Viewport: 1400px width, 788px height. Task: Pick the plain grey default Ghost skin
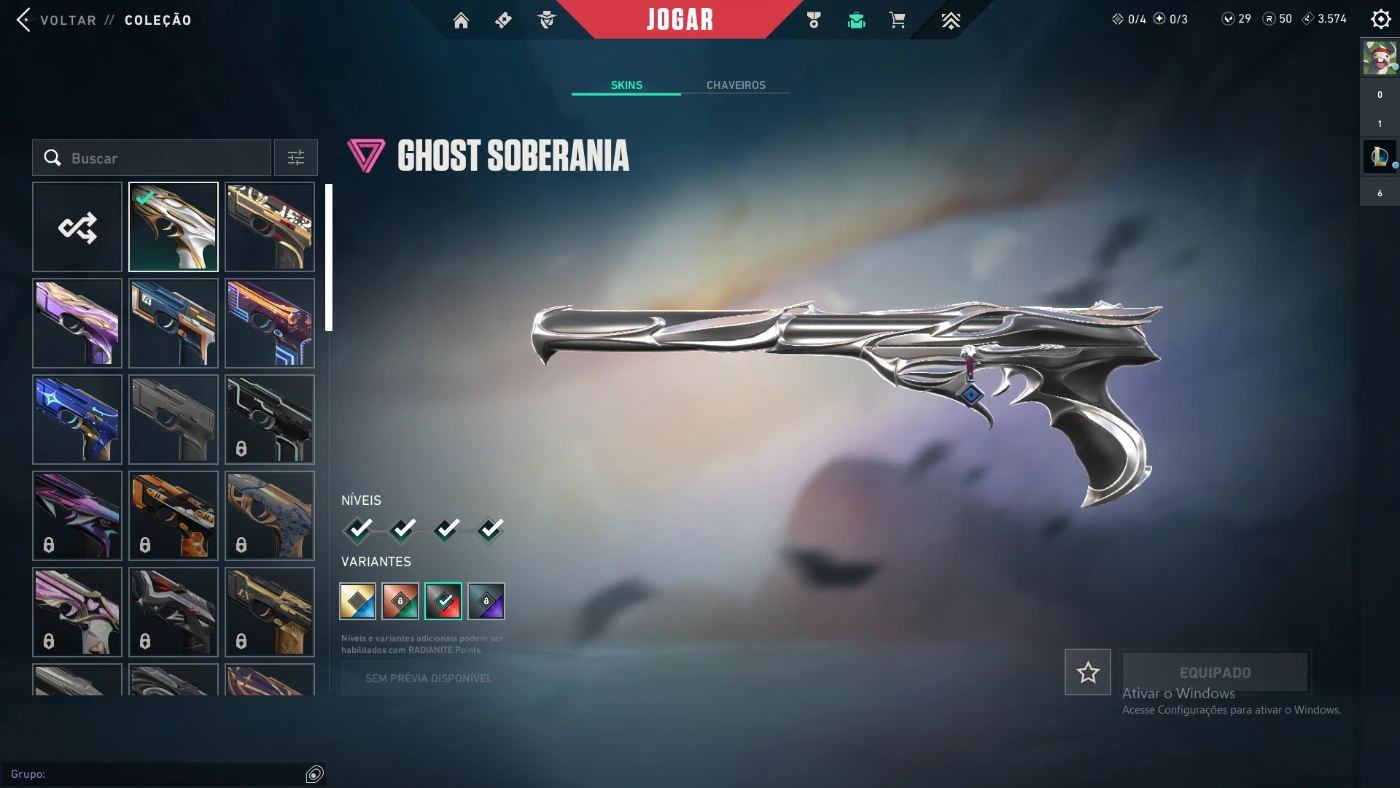point(173,419)
